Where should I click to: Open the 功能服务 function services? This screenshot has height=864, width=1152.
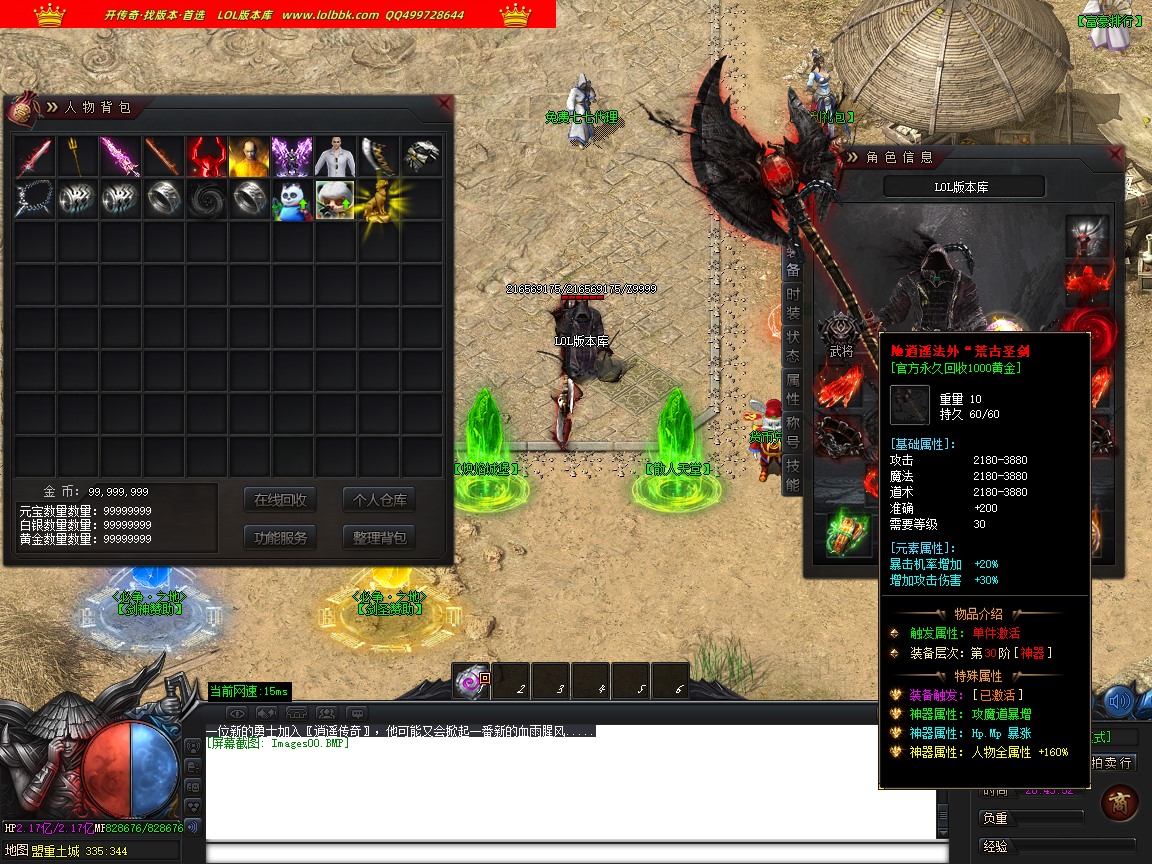tap(280, 537)
